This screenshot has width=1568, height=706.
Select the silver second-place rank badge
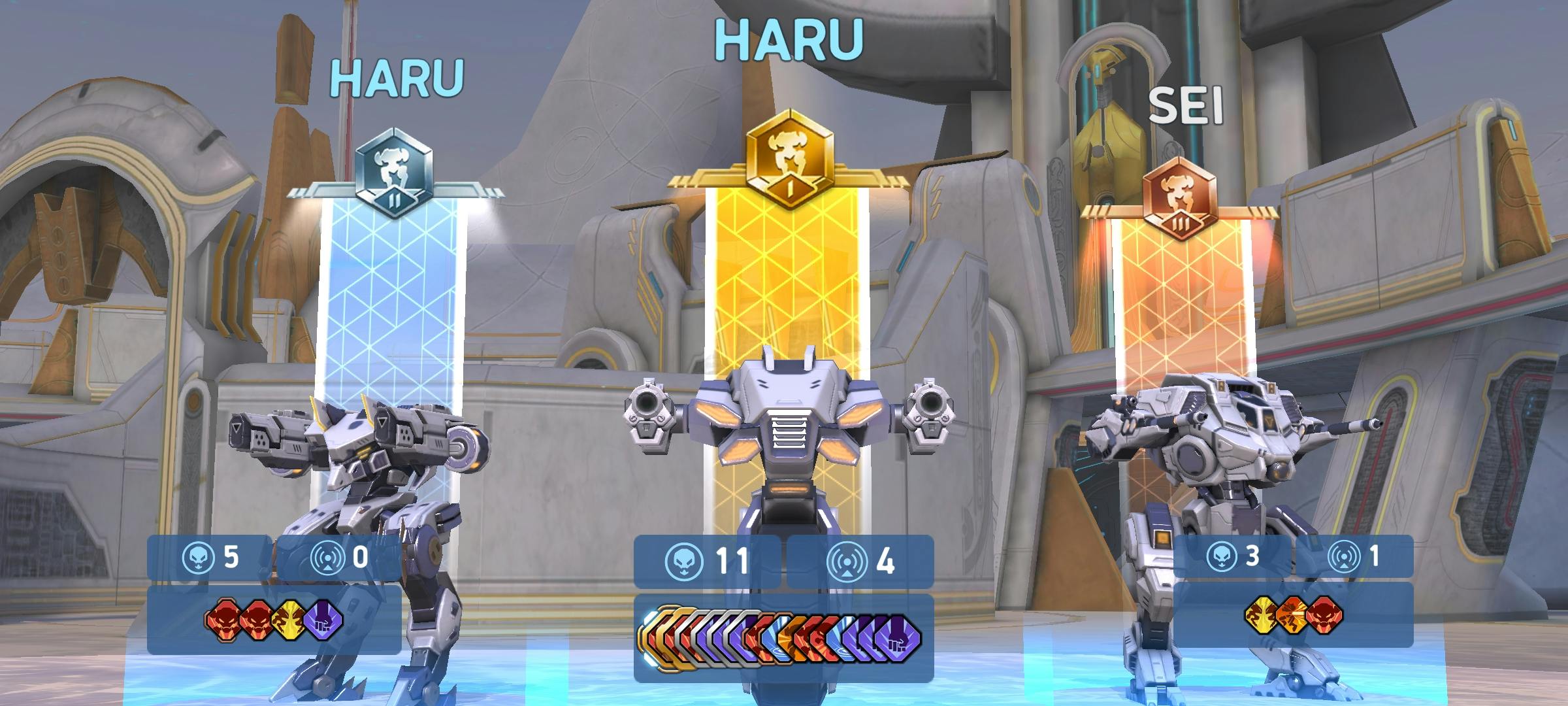pos(394,175)
